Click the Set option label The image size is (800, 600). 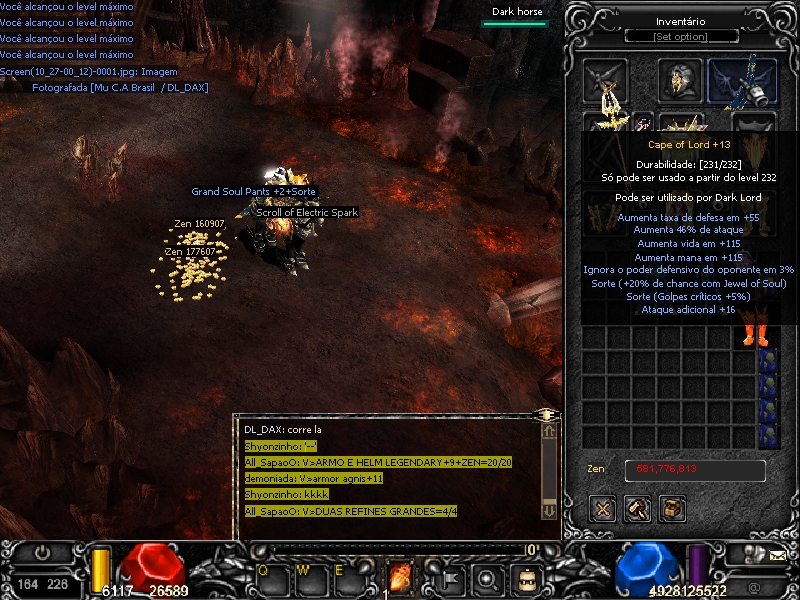pos(680,37)
